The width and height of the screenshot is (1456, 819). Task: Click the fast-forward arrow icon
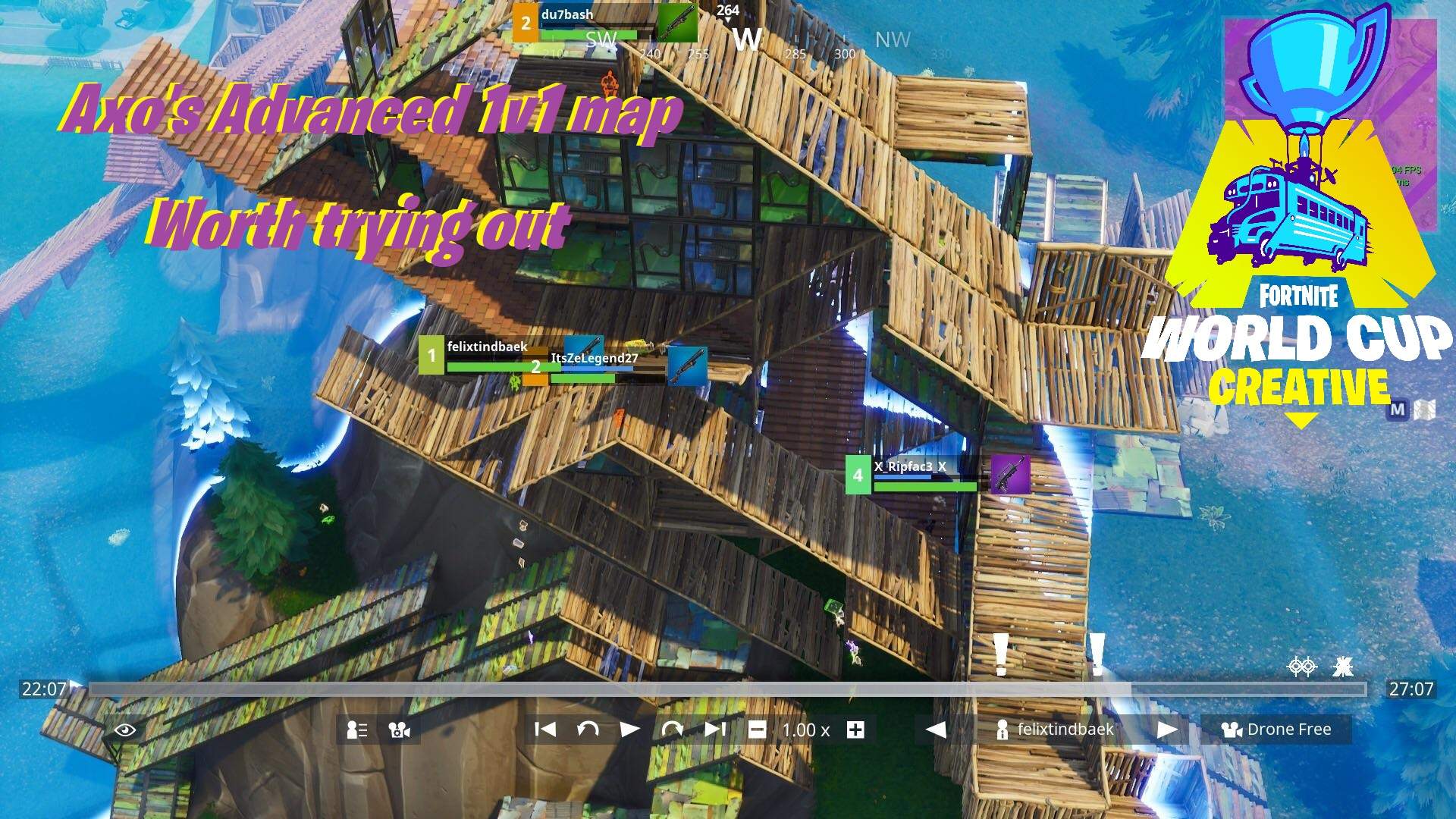click(674, 730)
